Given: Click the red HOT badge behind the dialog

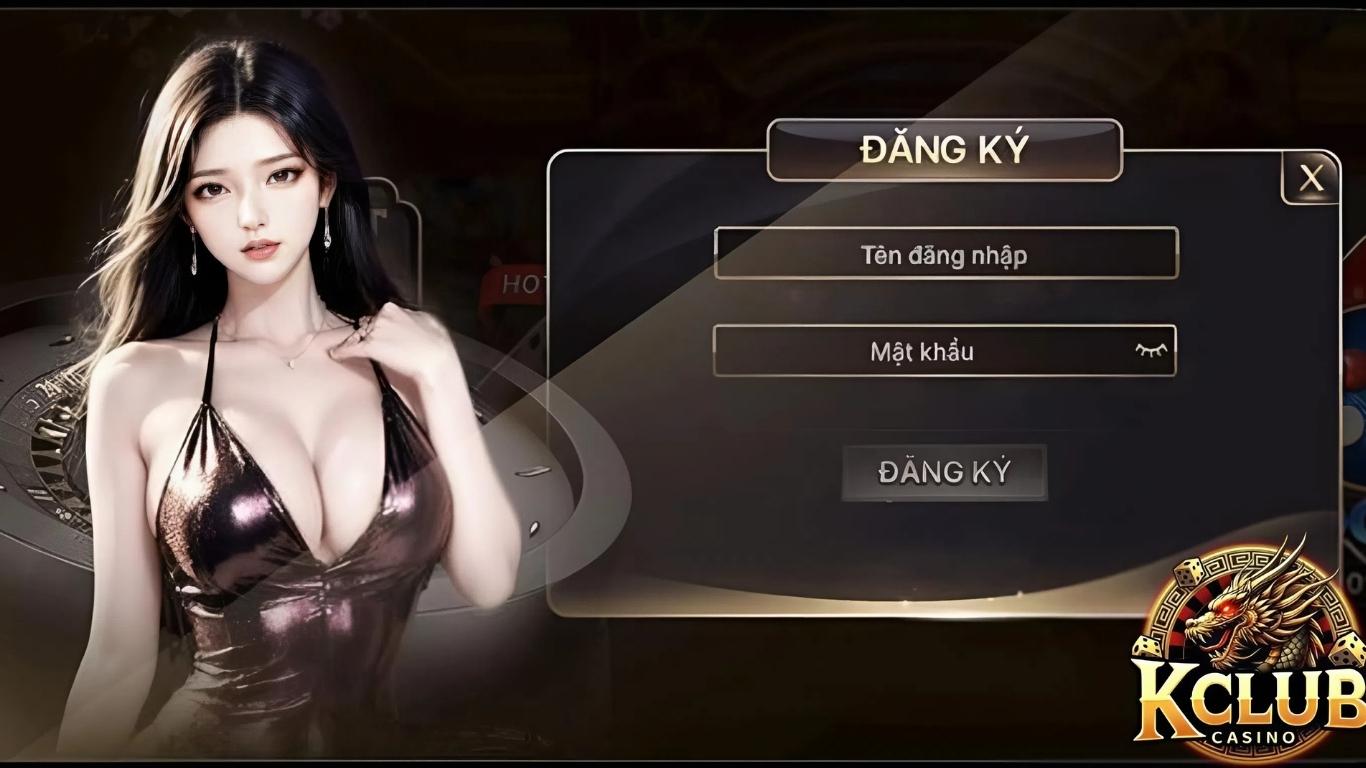Looking at the screenshot, I should [x=513, y=284].
